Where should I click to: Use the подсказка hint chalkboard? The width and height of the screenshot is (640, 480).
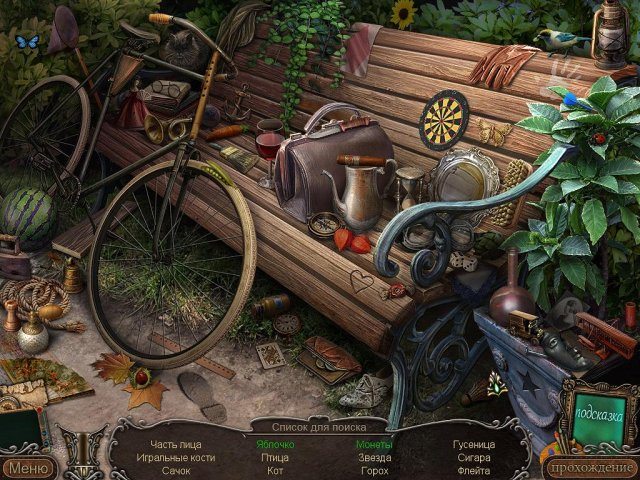coord(599,412)
